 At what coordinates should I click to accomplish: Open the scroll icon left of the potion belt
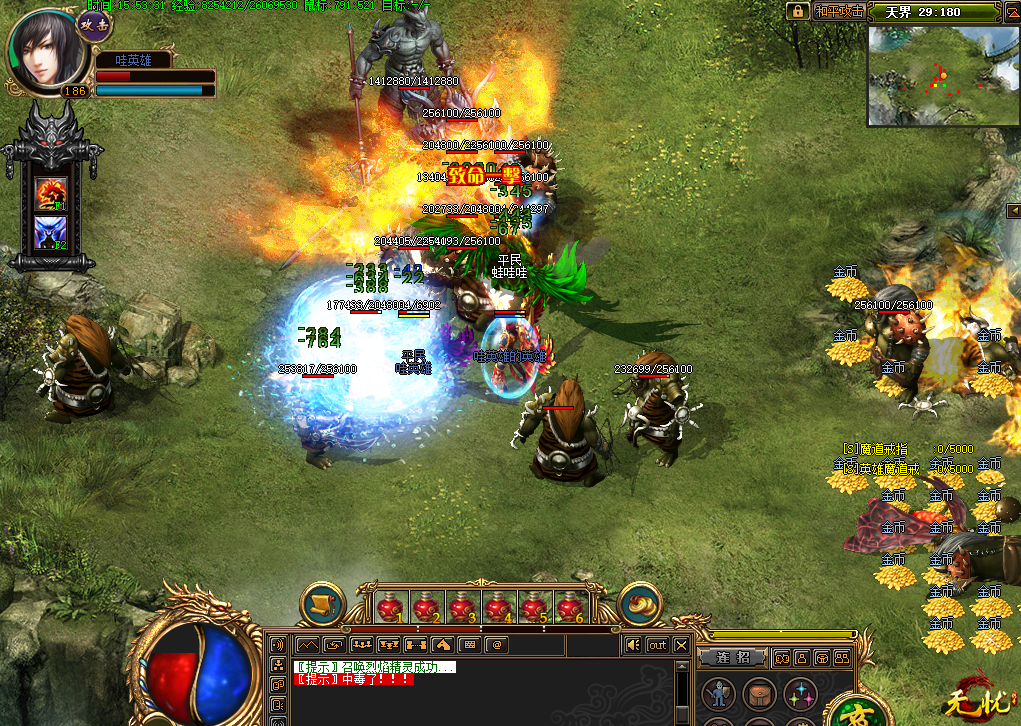click(322, 604)
